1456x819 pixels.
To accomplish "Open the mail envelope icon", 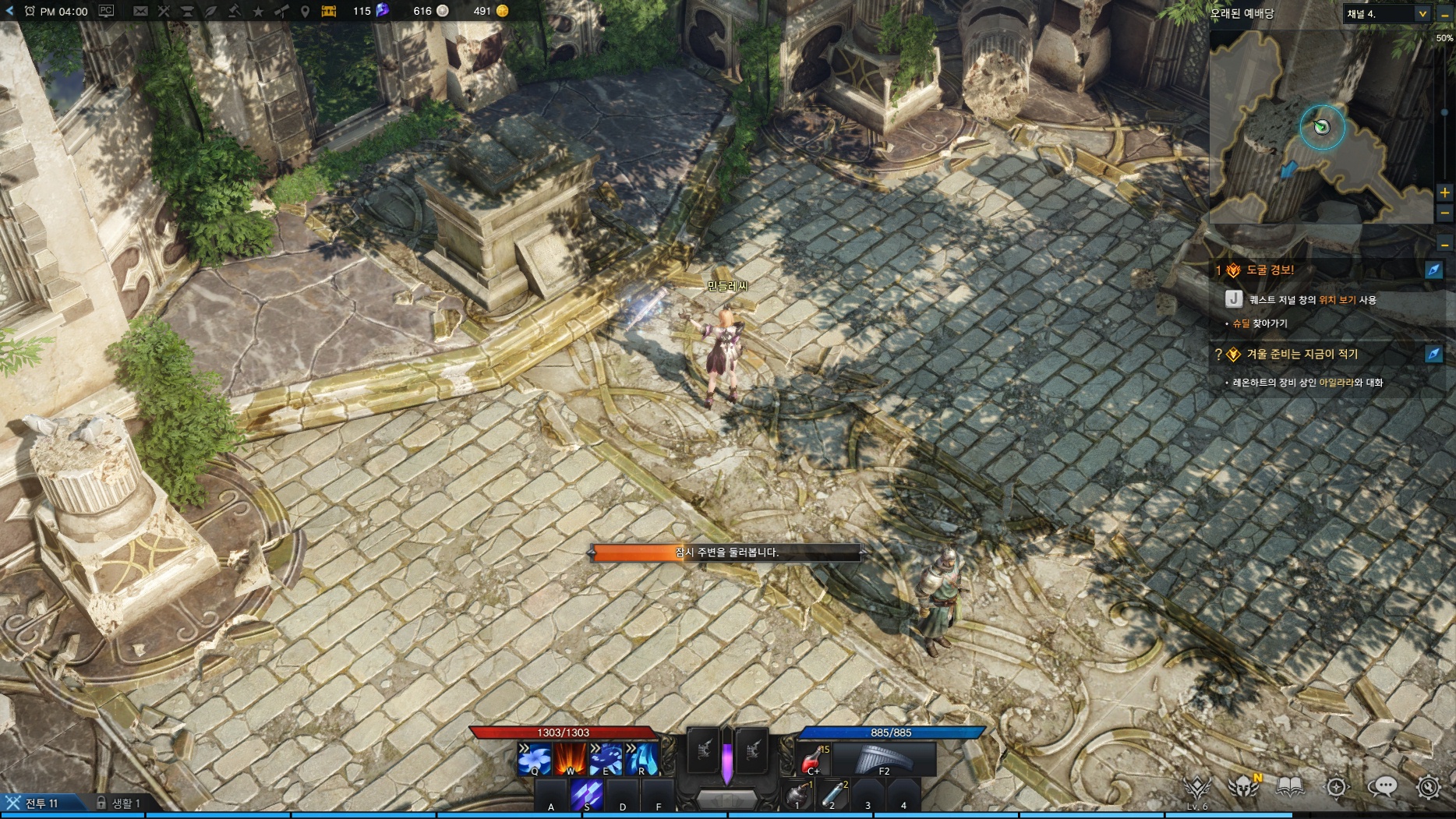I will tap(140, 11).
